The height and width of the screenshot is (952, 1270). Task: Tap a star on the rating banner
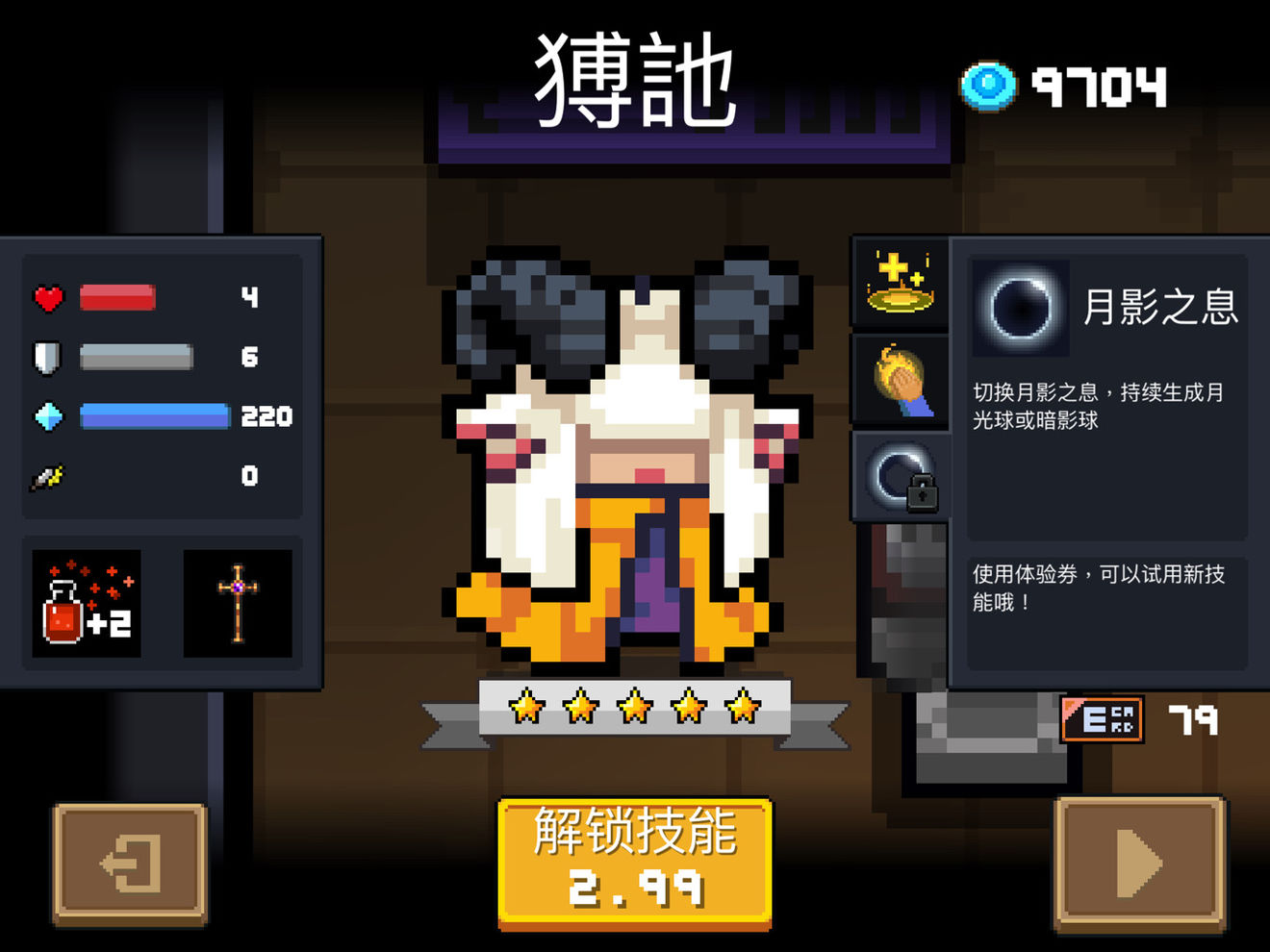point(635,707)
